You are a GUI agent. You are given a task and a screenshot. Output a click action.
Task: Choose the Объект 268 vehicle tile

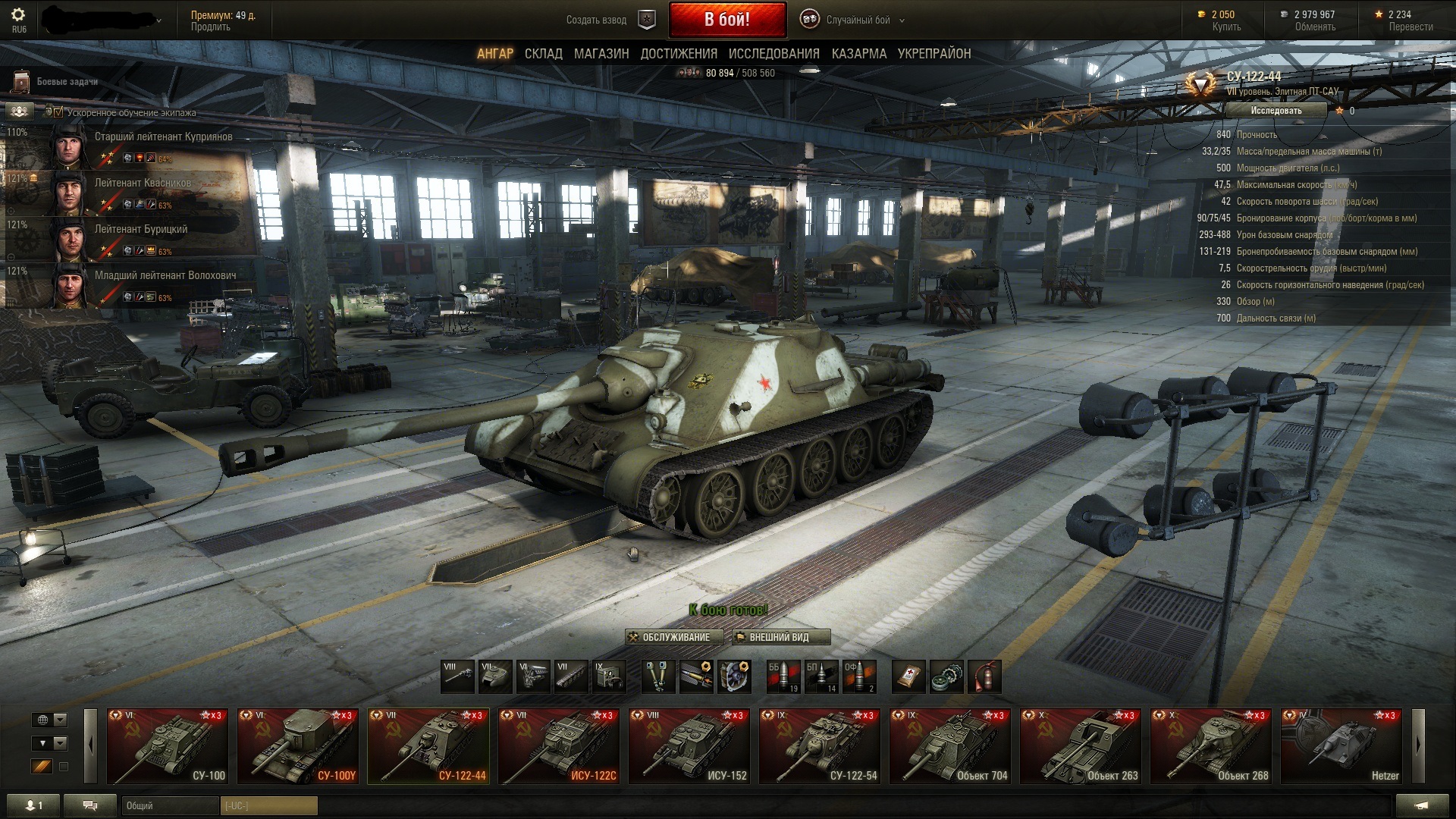tap(1211, 747)
